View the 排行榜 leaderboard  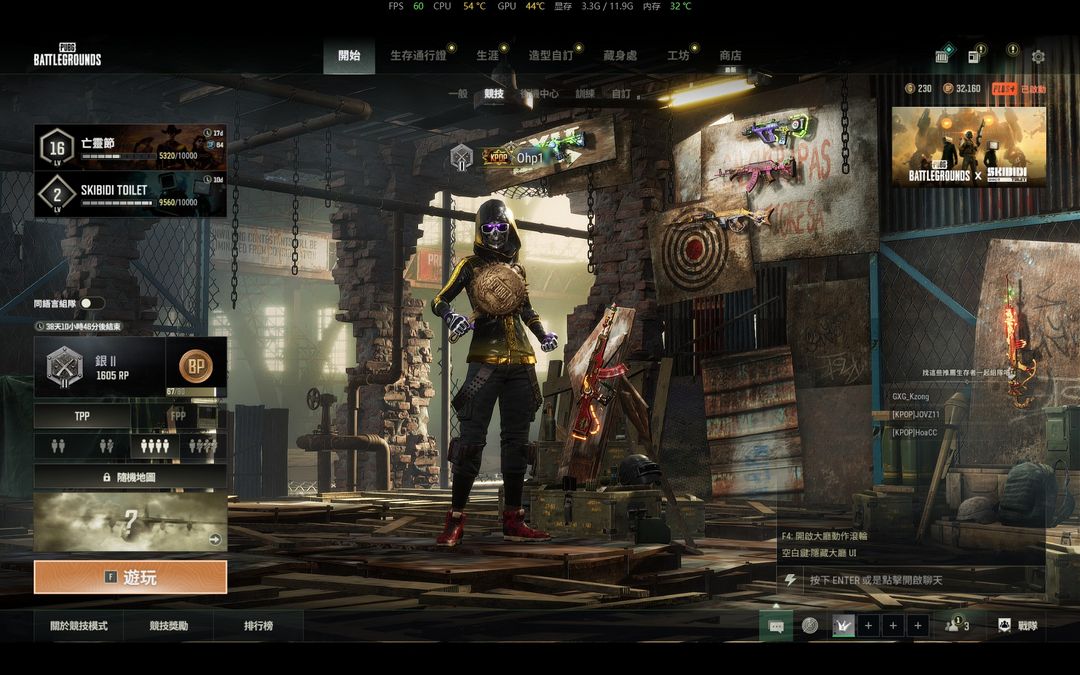[259, 626]
